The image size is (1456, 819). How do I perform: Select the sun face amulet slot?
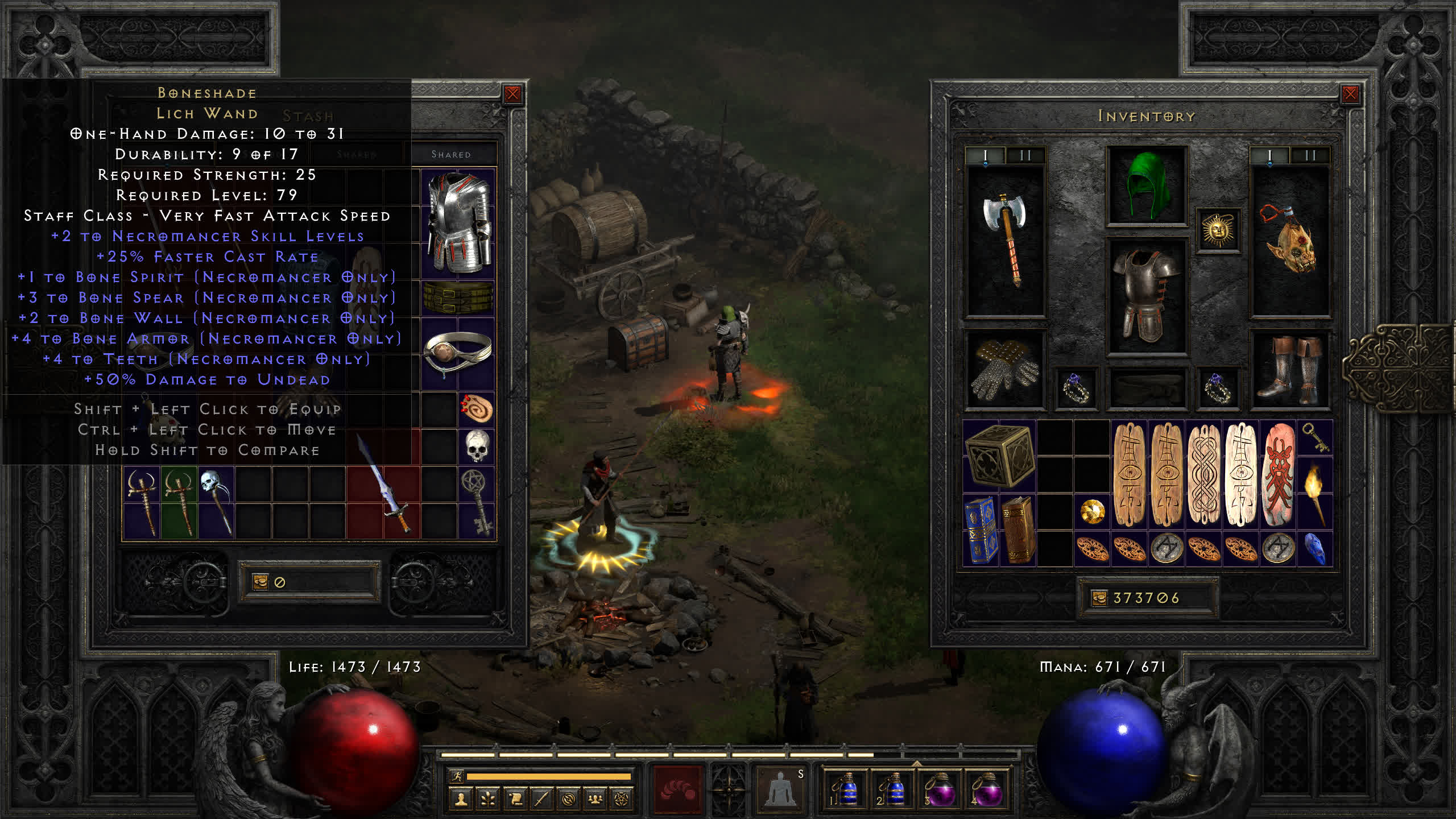(x=1218, y=230)
